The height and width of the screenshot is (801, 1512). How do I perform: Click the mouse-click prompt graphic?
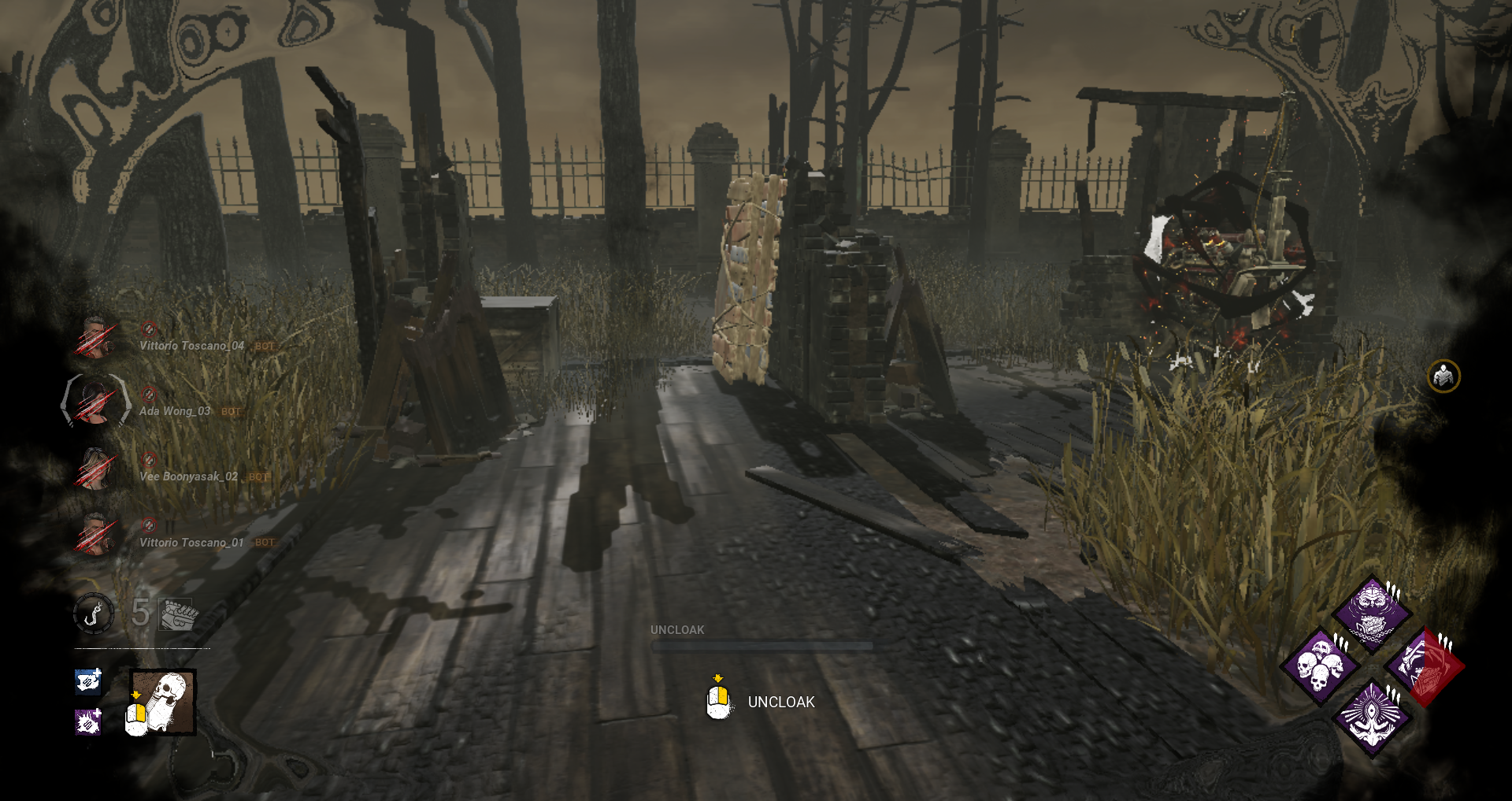click(x=717, y=702)
